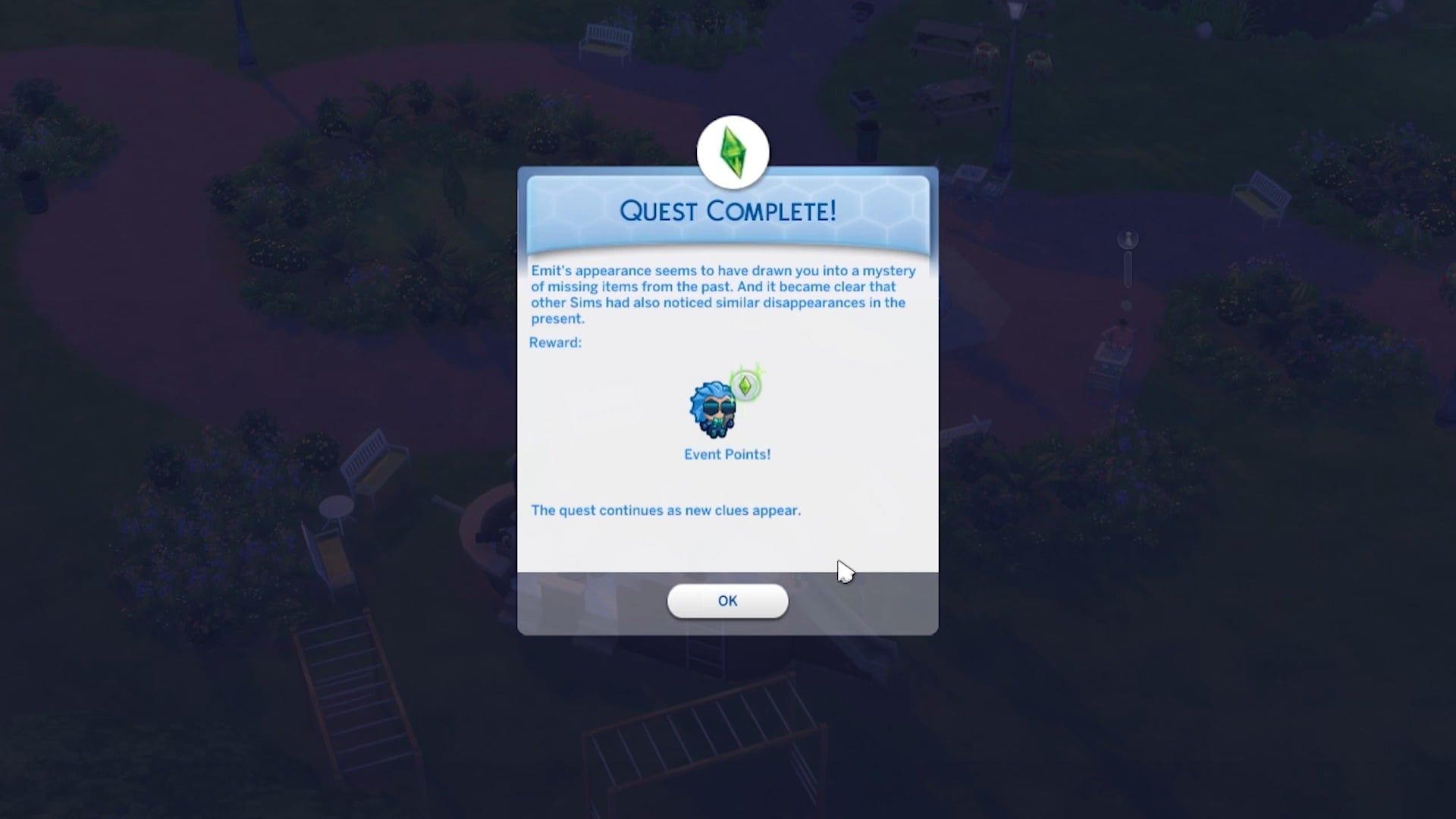The width and height of the screenshot is (1456, 819).
Task: Click the OK button
Action: (727, 601)
